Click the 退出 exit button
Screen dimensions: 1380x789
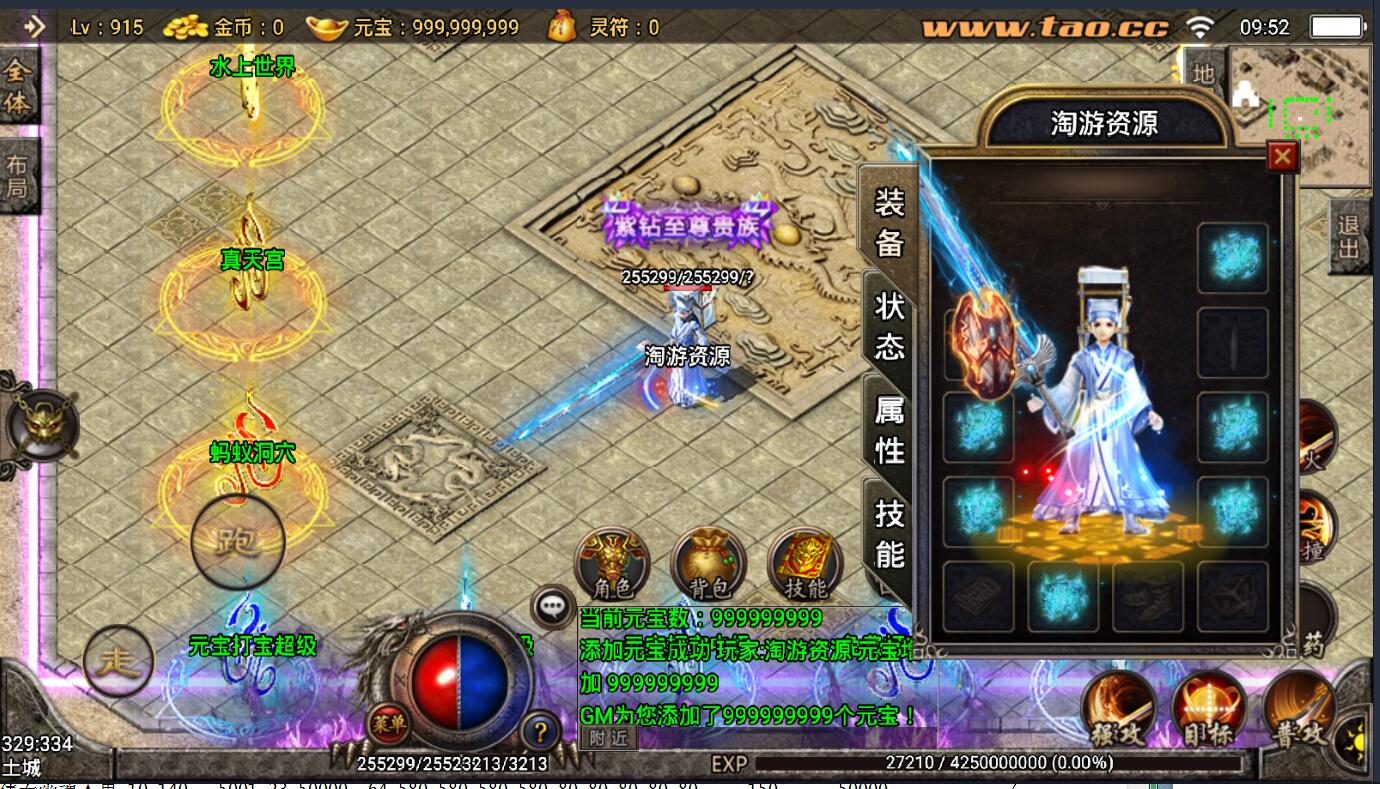[1349, 238]
